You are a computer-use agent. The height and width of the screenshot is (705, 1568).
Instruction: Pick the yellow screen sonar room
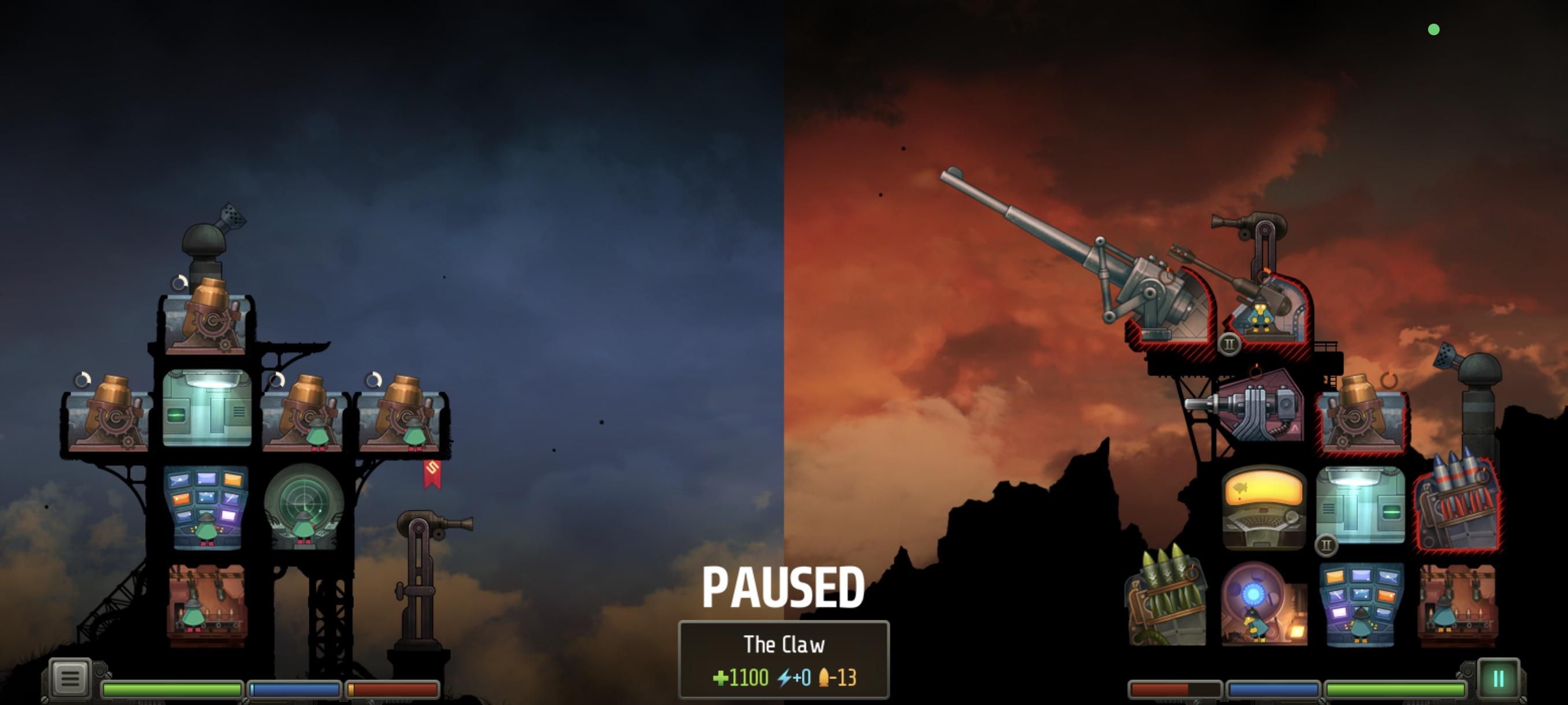click(x=1263, y=507)
